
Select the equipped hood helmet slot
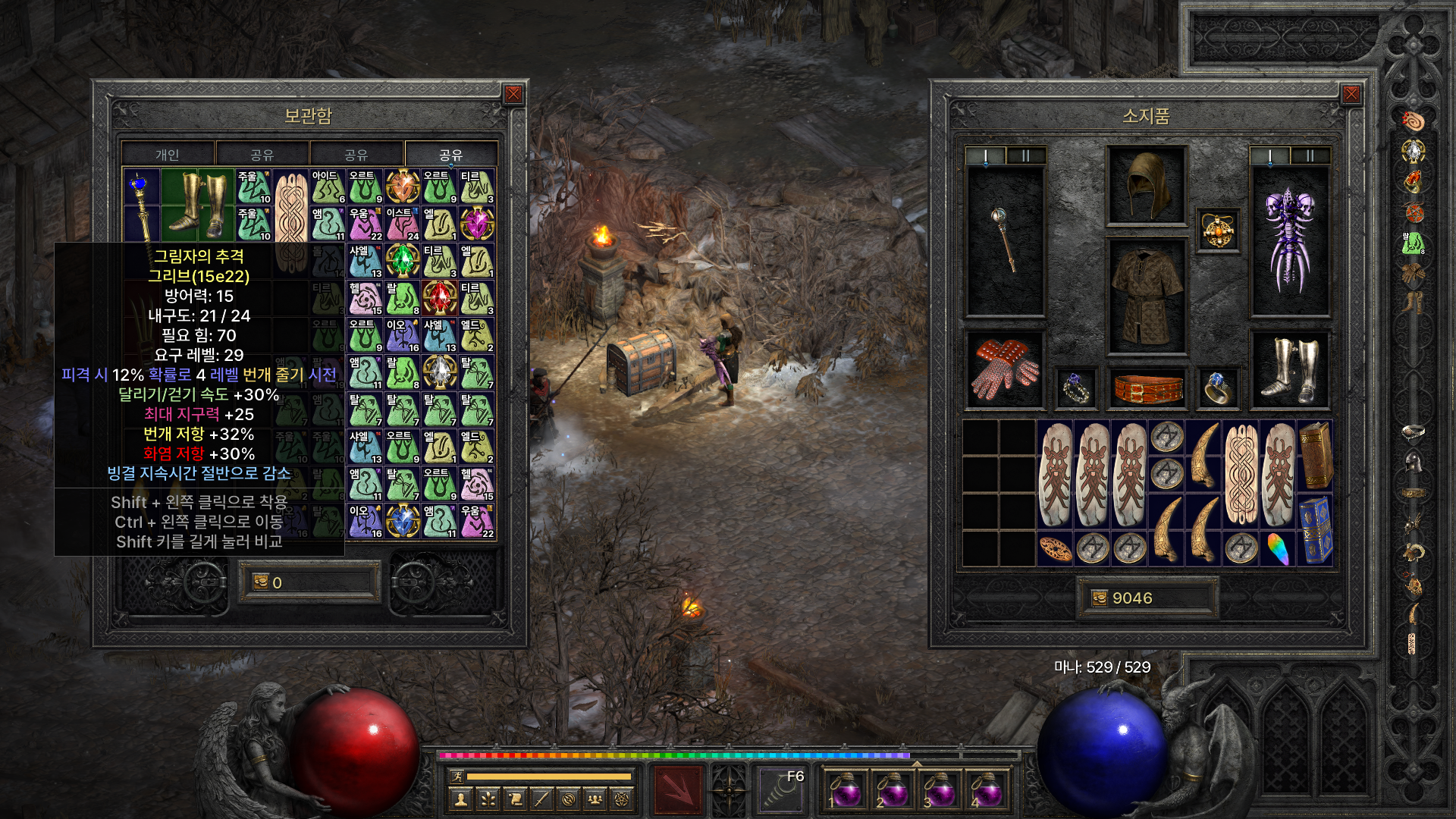click(1146, 185)
